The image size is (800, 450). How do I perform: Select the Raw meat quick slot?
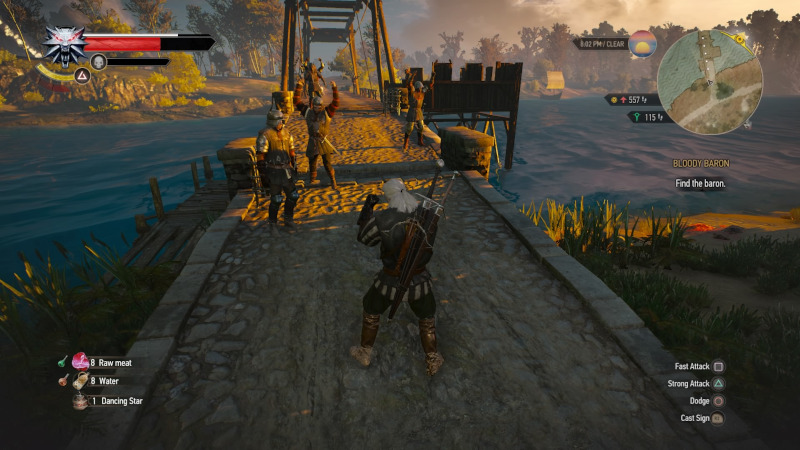coord(80,363)
